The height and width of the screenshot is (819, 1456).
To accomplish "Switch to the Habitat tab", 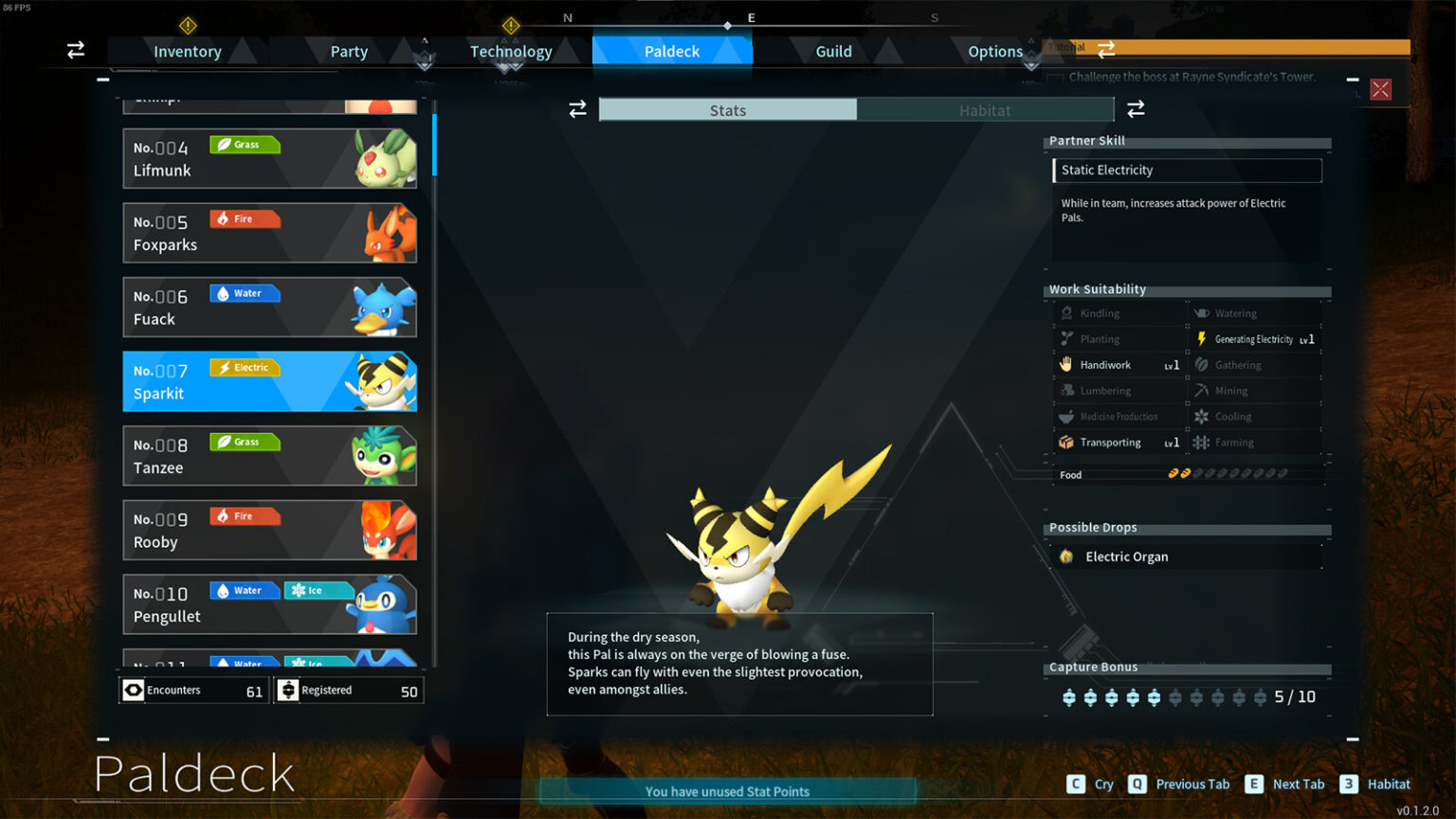I will click(x=986, y=110).
